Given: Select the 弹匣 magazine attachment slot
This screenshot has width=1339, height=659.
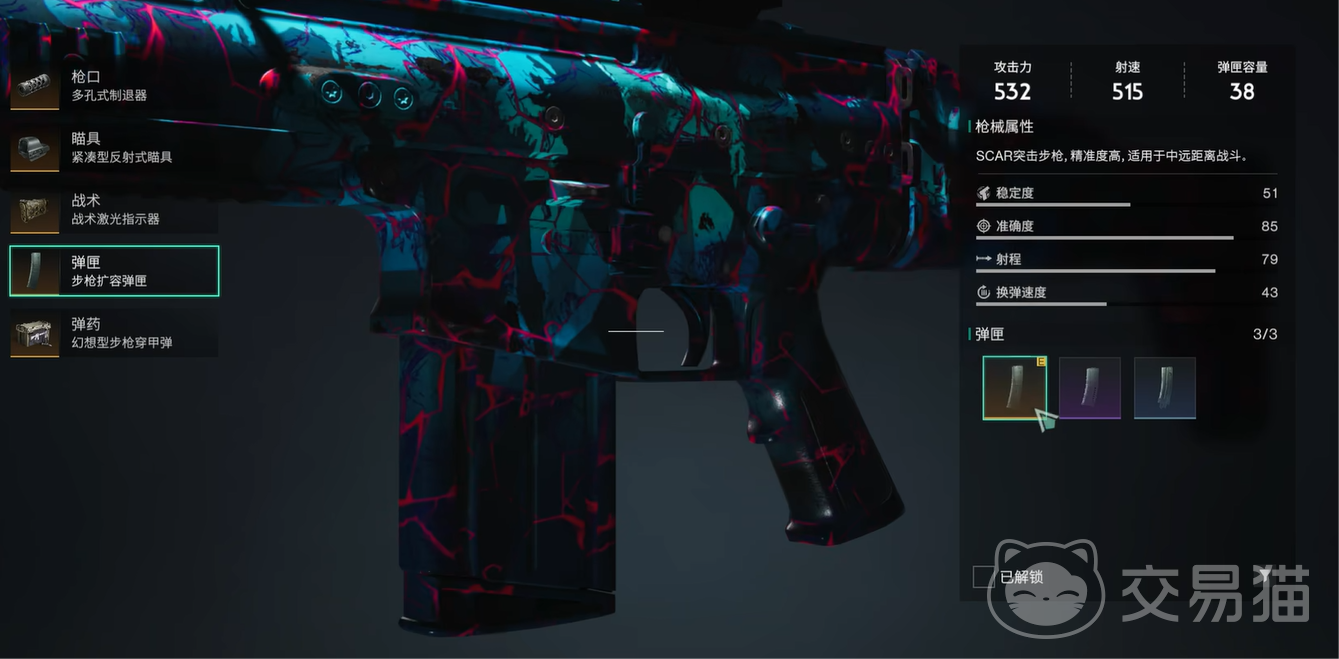Looking at the screenshot, I should (x=114, y=271).
